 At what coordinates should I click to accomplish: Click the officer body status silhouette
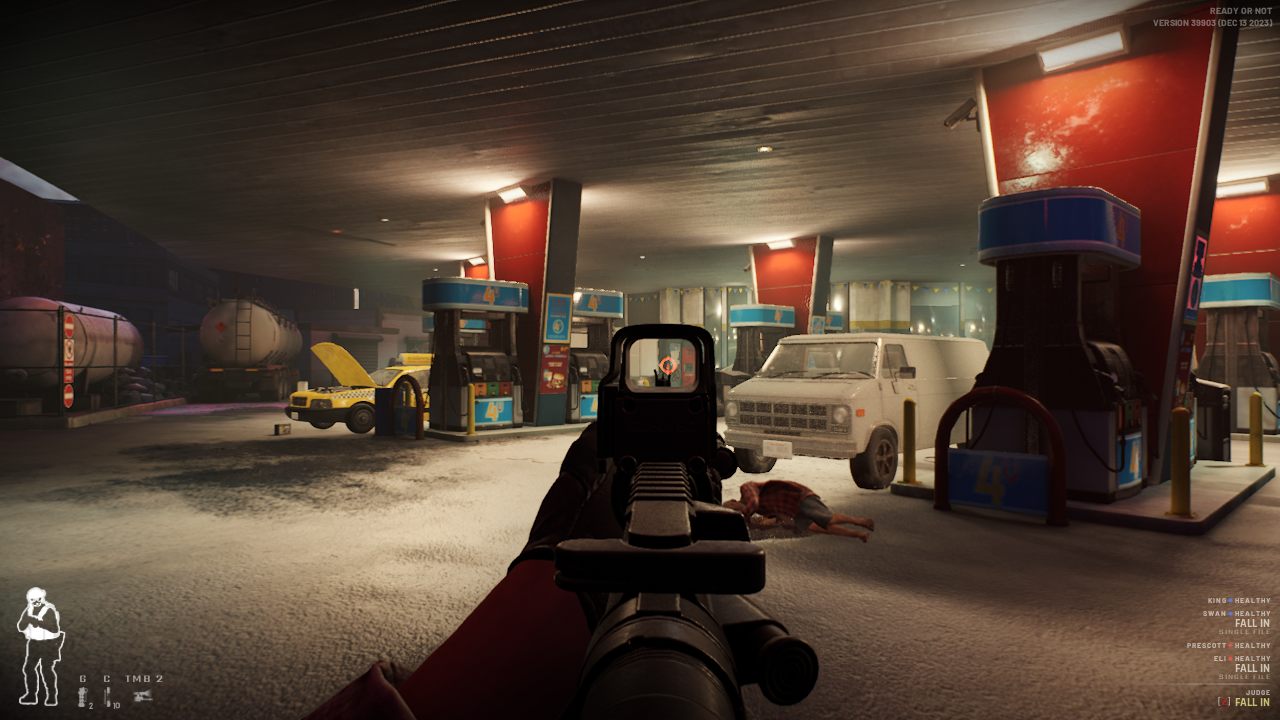[39, 645]
